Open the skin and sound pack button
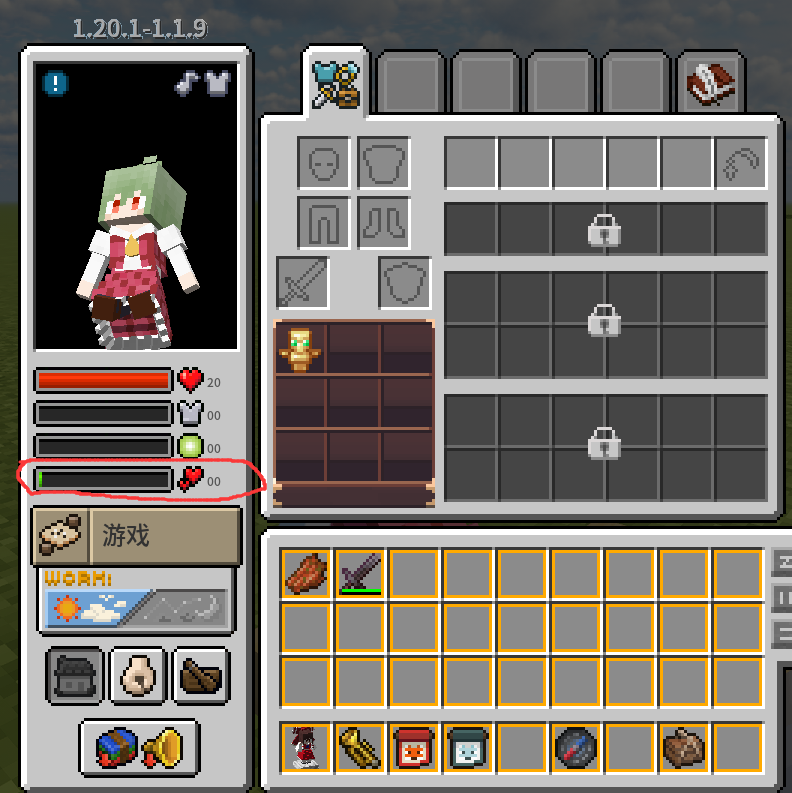The image size is (792, 793). coord(138,748)
